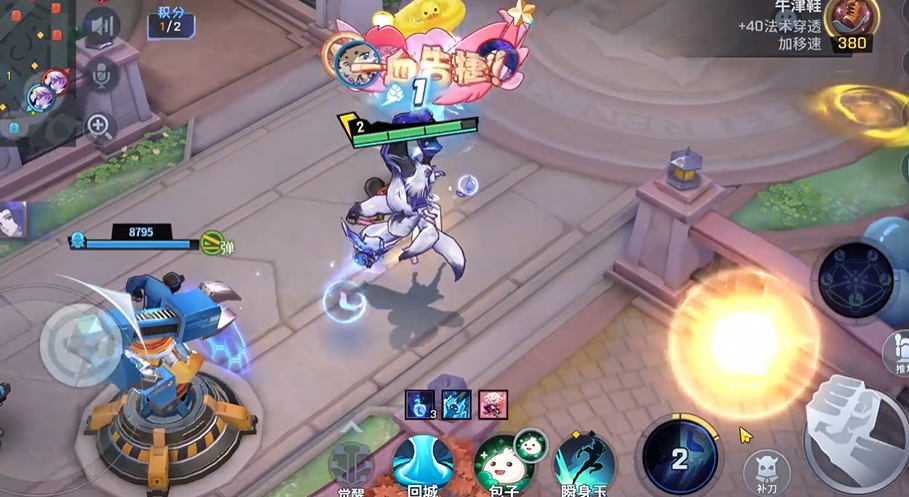Tap the pink character buff icon

point(493,404)
